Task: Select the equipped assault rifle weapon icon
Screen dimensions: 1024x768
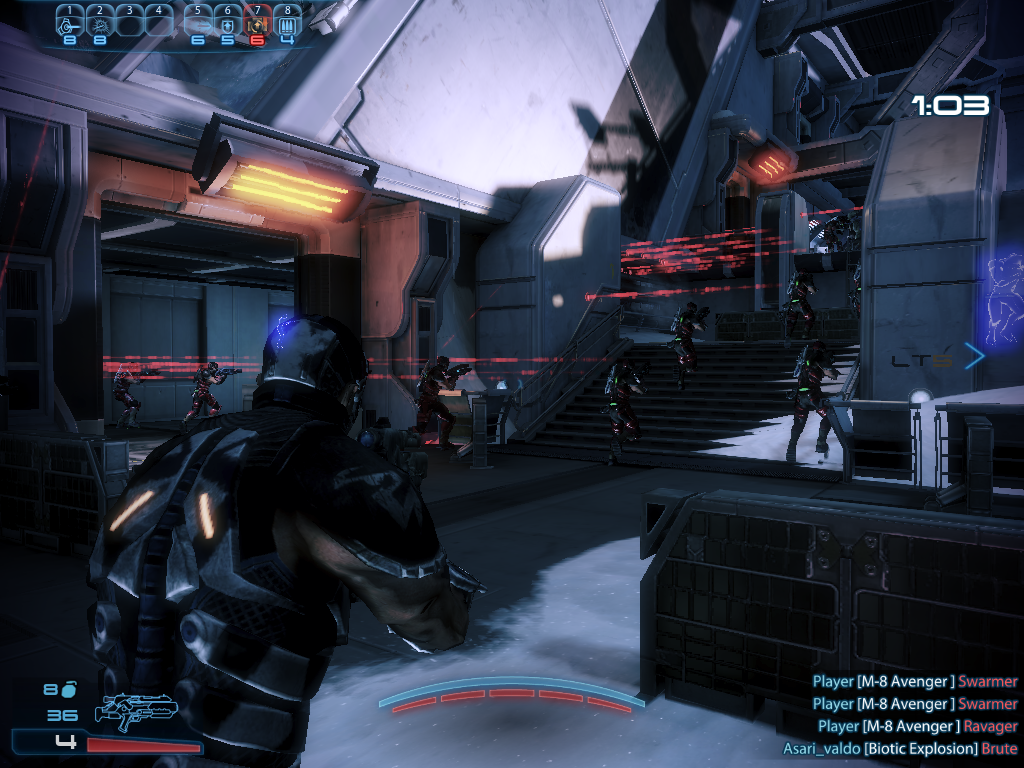Action: [135, 710]
